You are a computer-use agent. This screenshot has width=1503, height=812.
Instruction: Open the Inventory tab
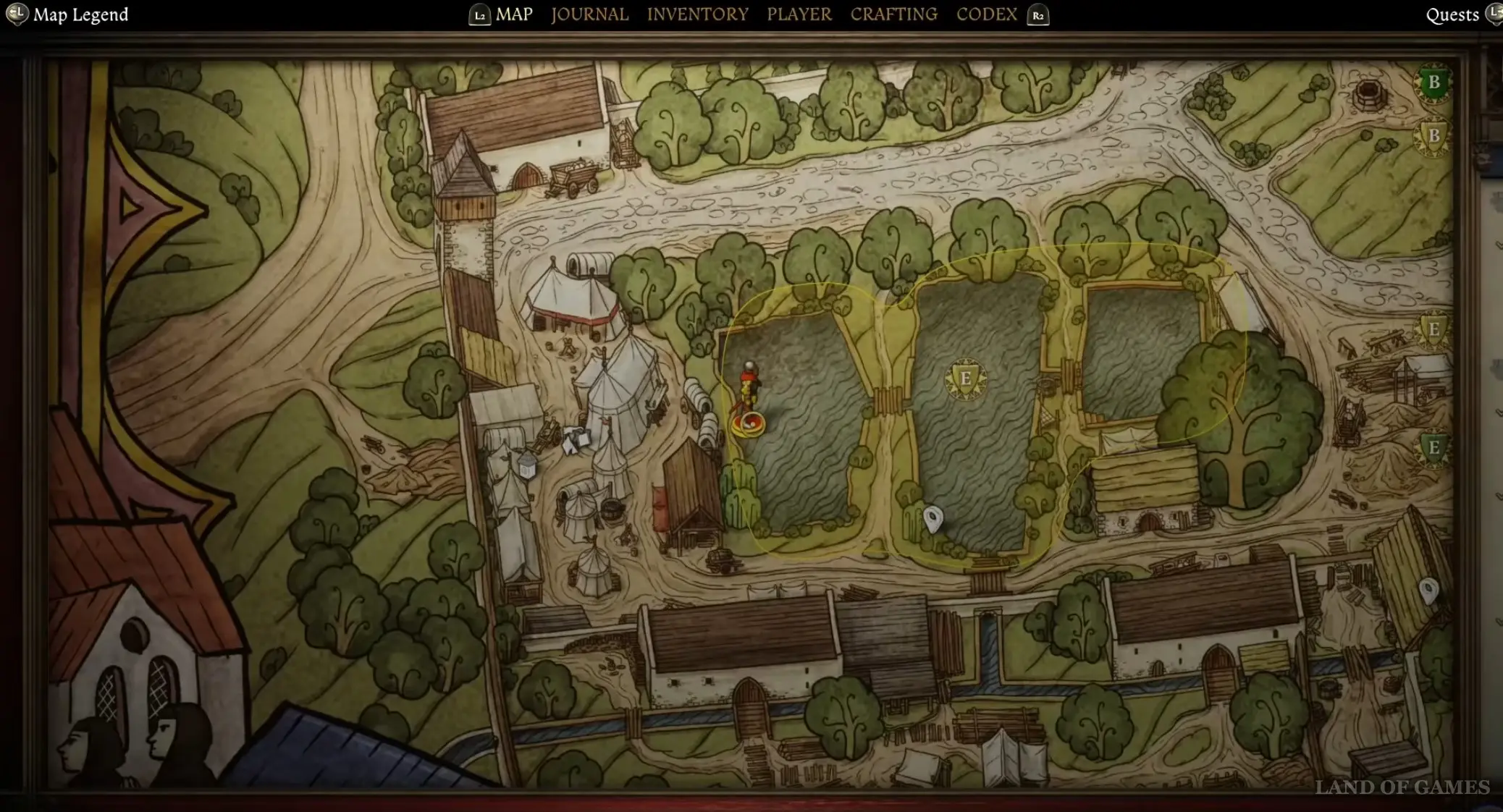tap(697, 14)
